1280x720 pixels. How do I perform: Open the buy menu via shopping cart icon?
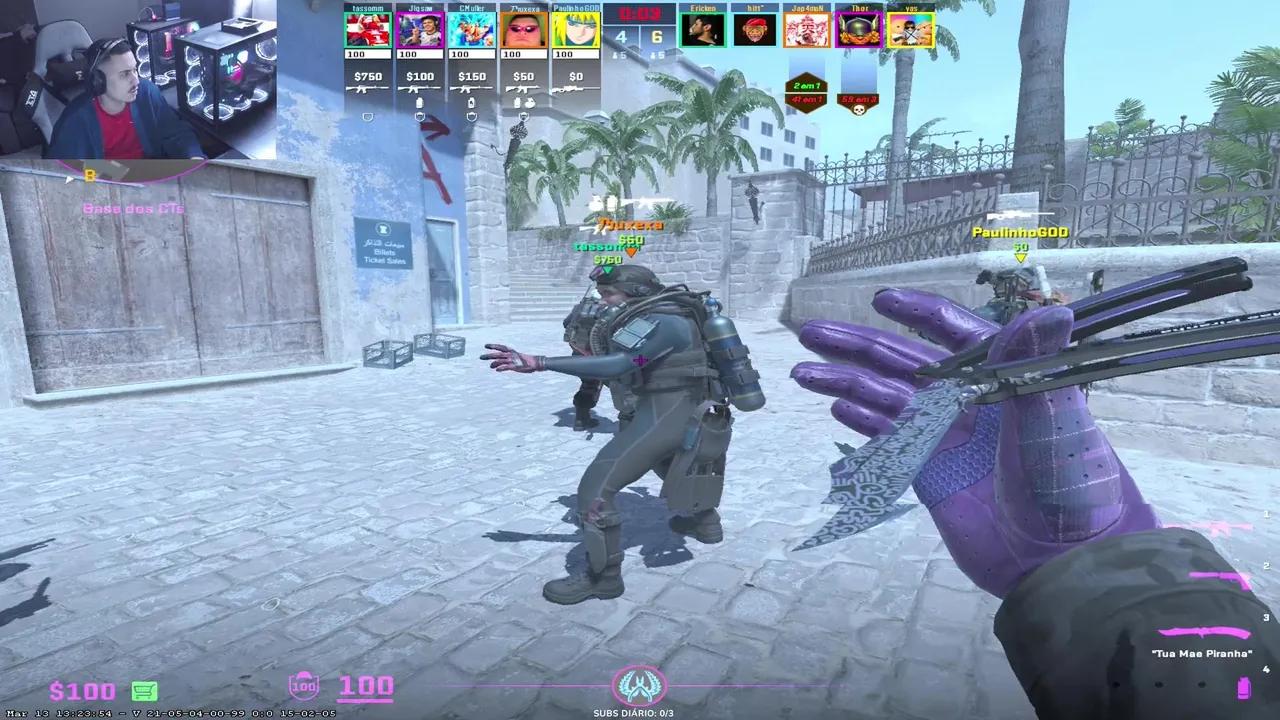click(x=144, y=691)
